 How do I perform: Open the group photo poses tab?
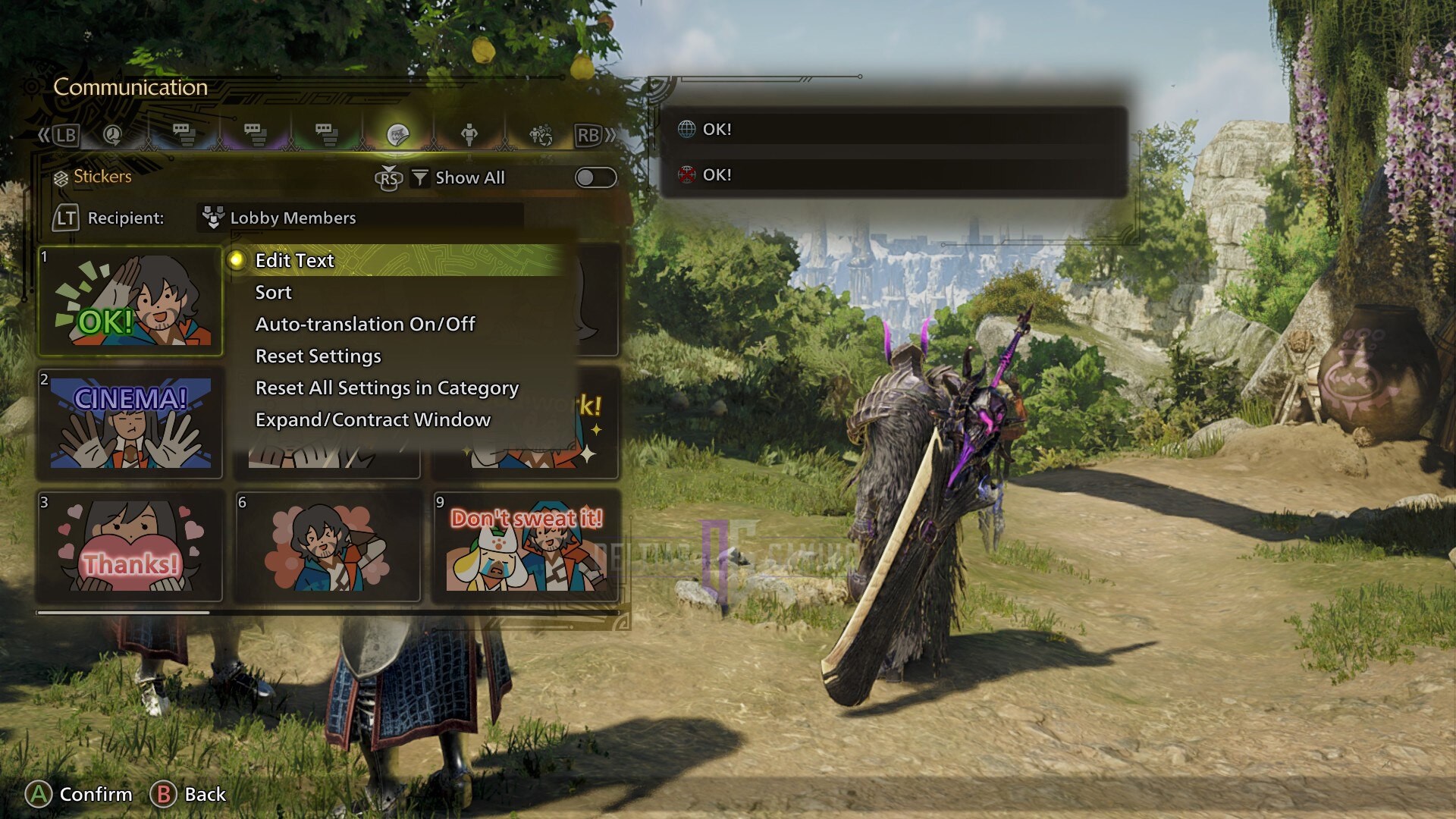(541, 135)
